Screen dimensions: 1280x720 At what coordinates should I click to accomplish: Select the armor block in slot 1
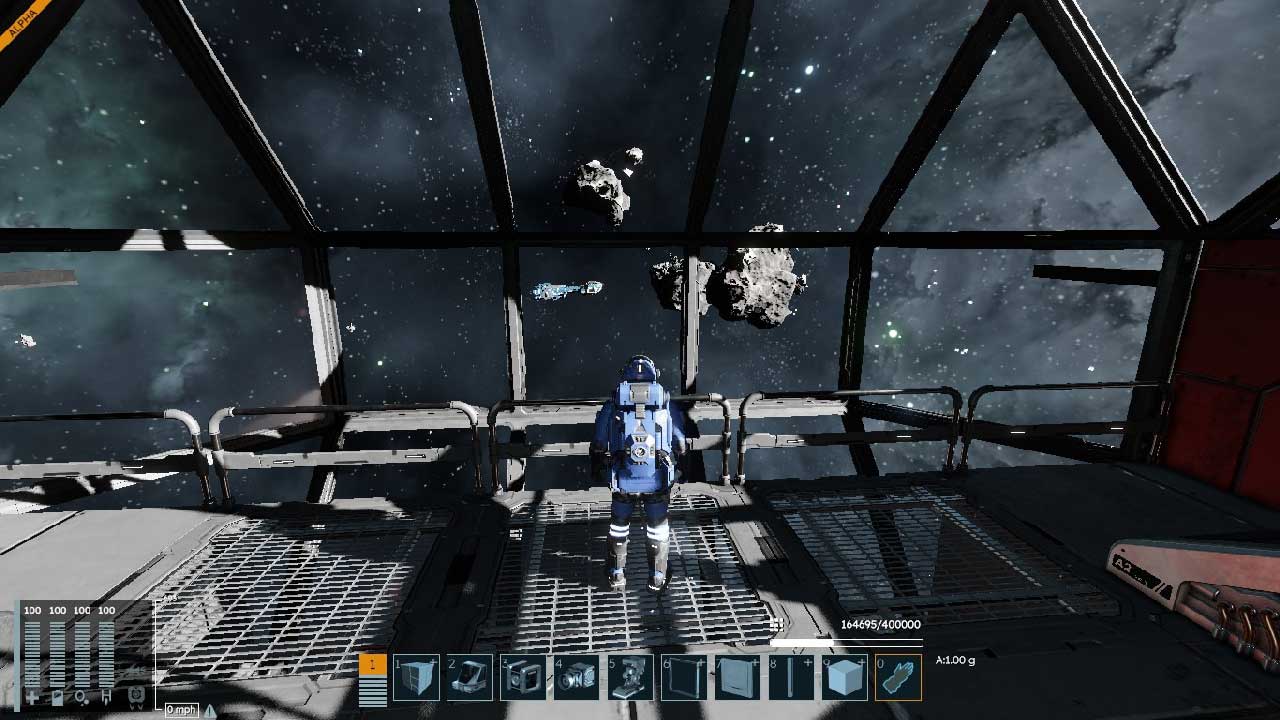point(417,677)
